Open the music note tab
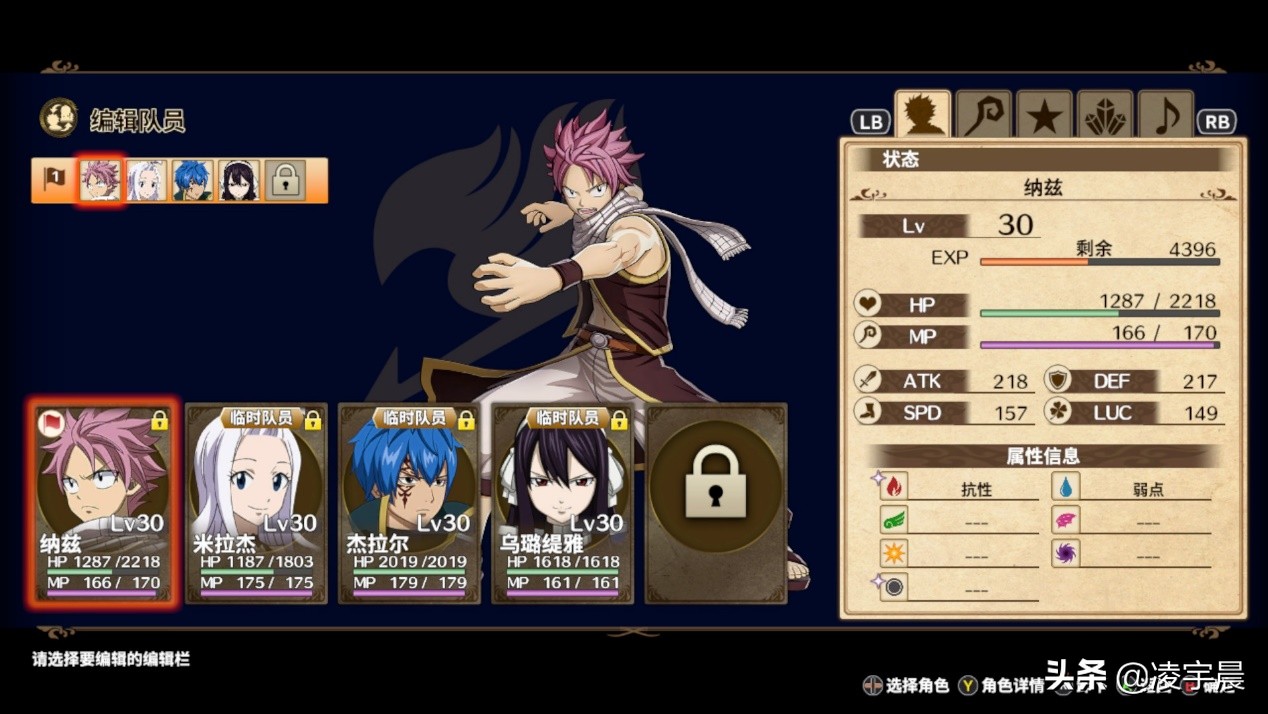 [x=1165, y=116]
